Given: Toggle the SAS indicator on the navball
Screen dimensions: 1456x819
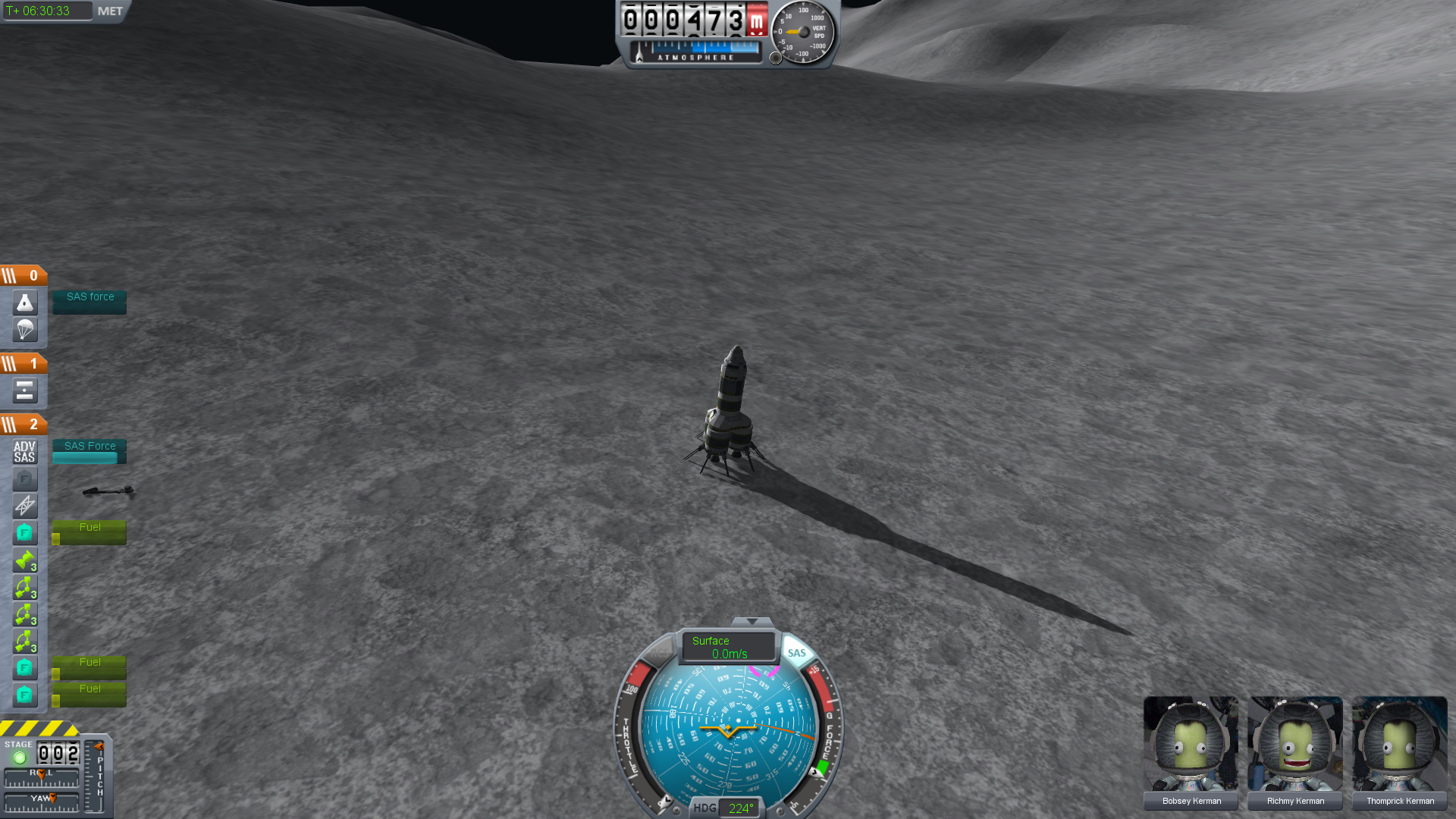Looking at the screenshot, I should point(796,653).
